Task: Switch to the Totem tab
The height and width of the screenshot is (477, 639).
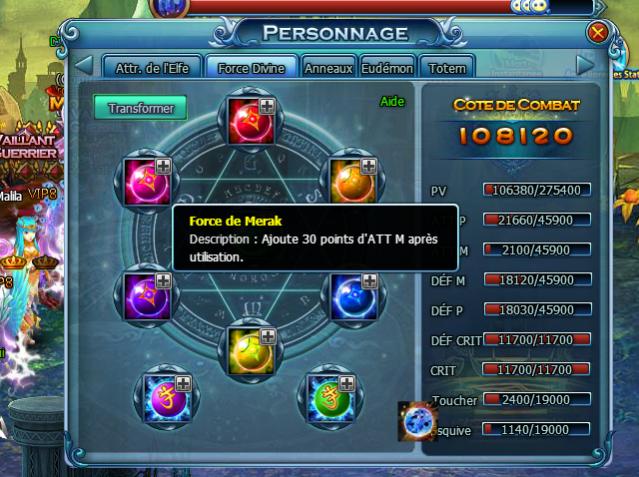Action: click(446, 68)
